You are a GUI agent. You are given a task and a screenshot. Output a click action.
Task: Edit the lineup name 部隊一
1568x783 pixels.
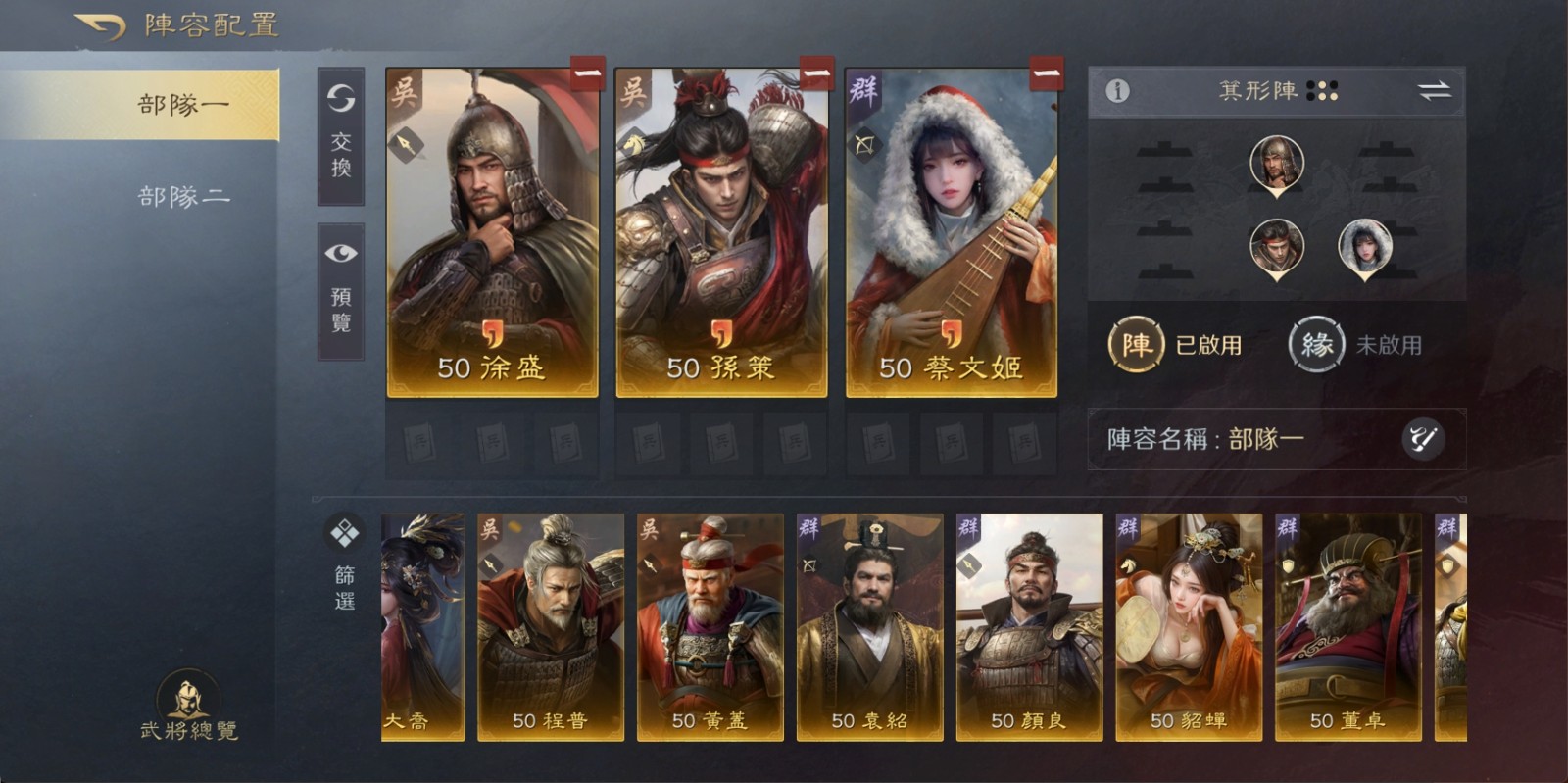point(1422,438)
